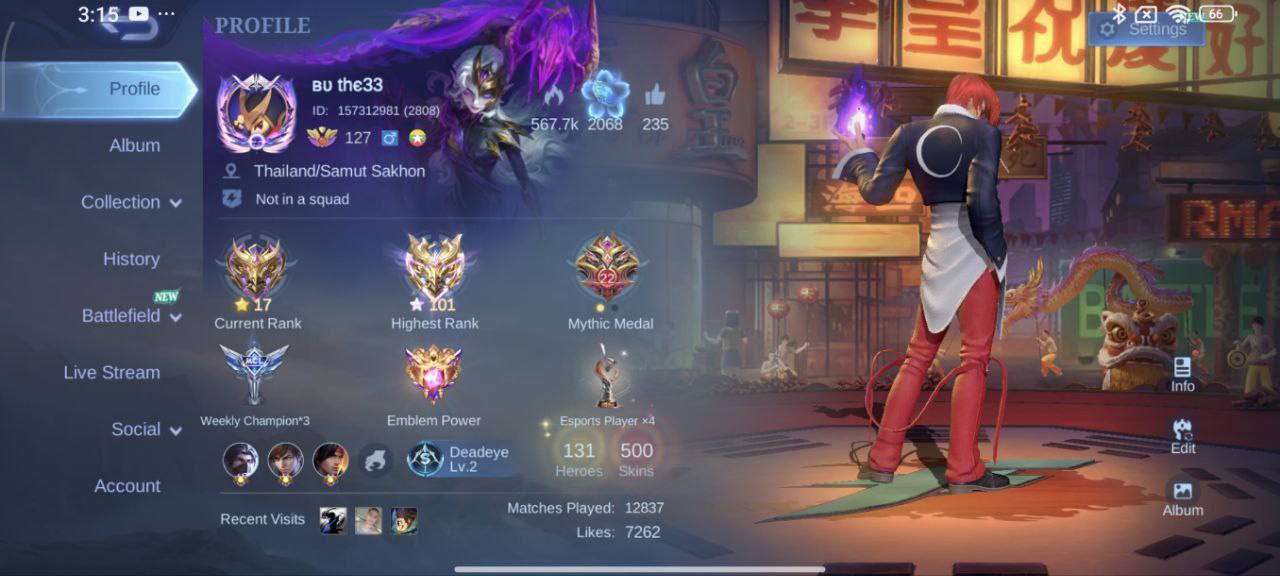Select the Deadeye Lv.2 badge
The height and width of the screenshot is (576, 1280).
(462, 459)
